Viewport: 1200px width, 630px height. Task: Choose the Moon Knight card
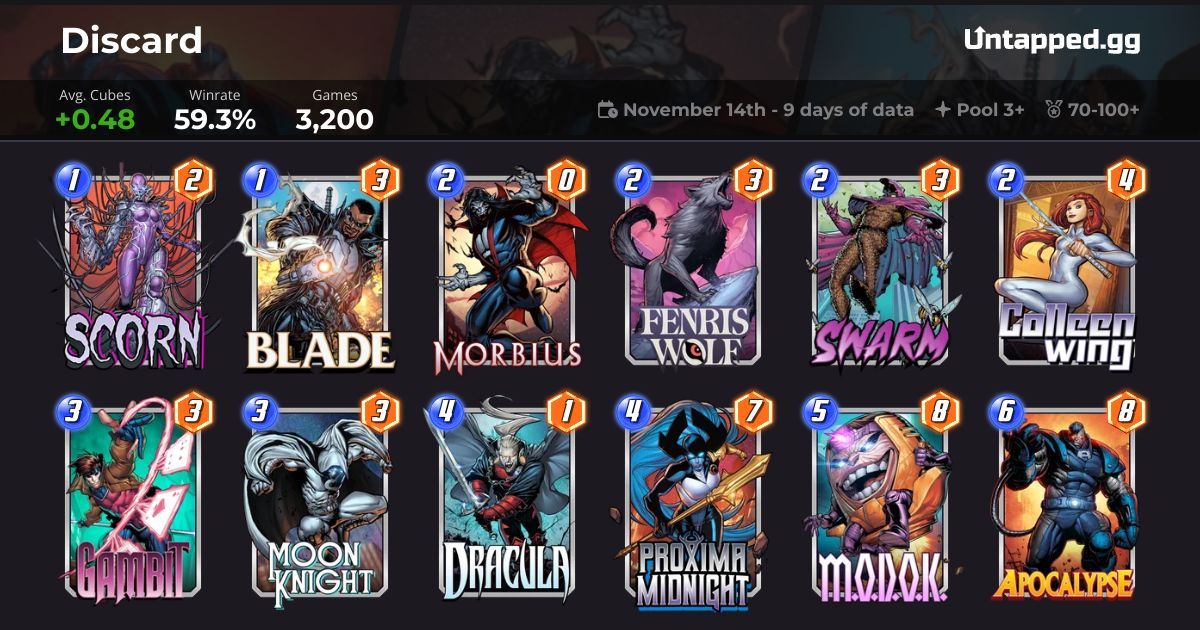(x=318, y=500)
